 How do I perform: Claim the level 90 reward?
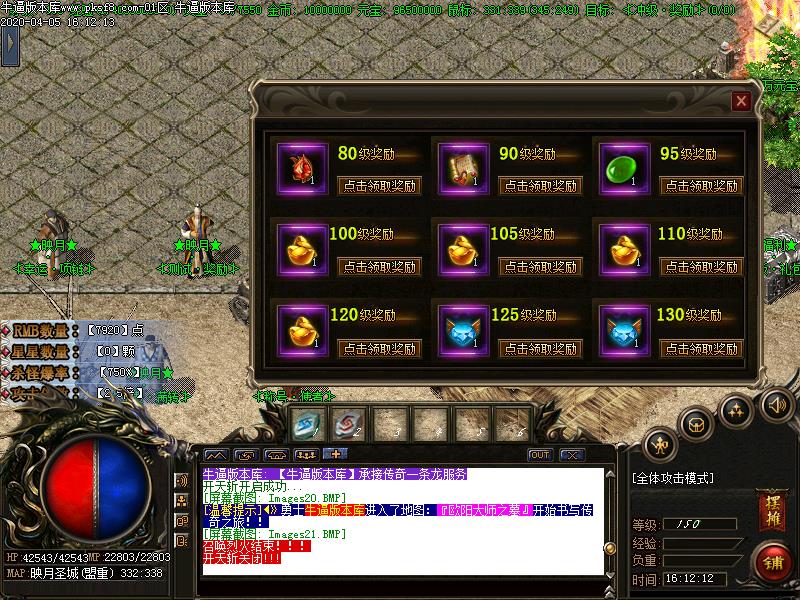(x=540, y=185)
